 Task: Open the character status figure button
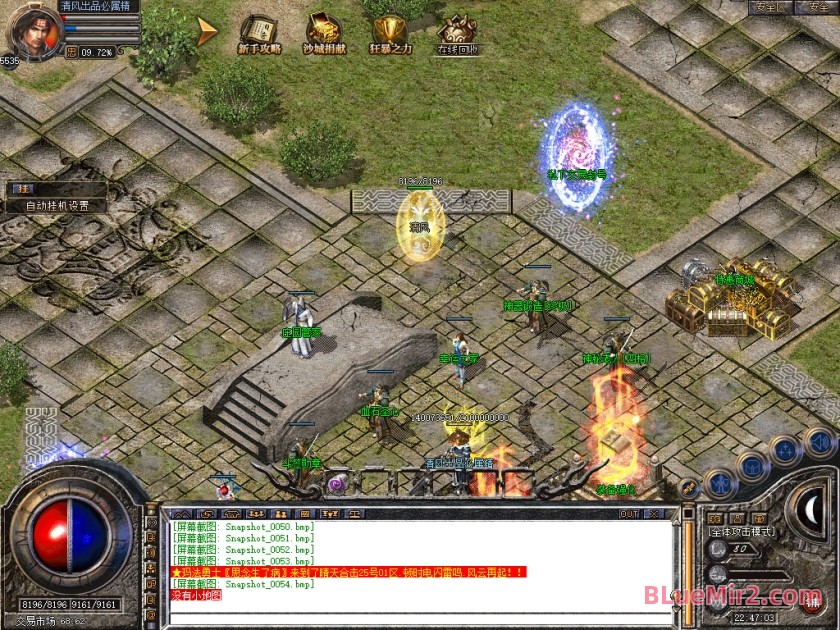pos(721,484)
